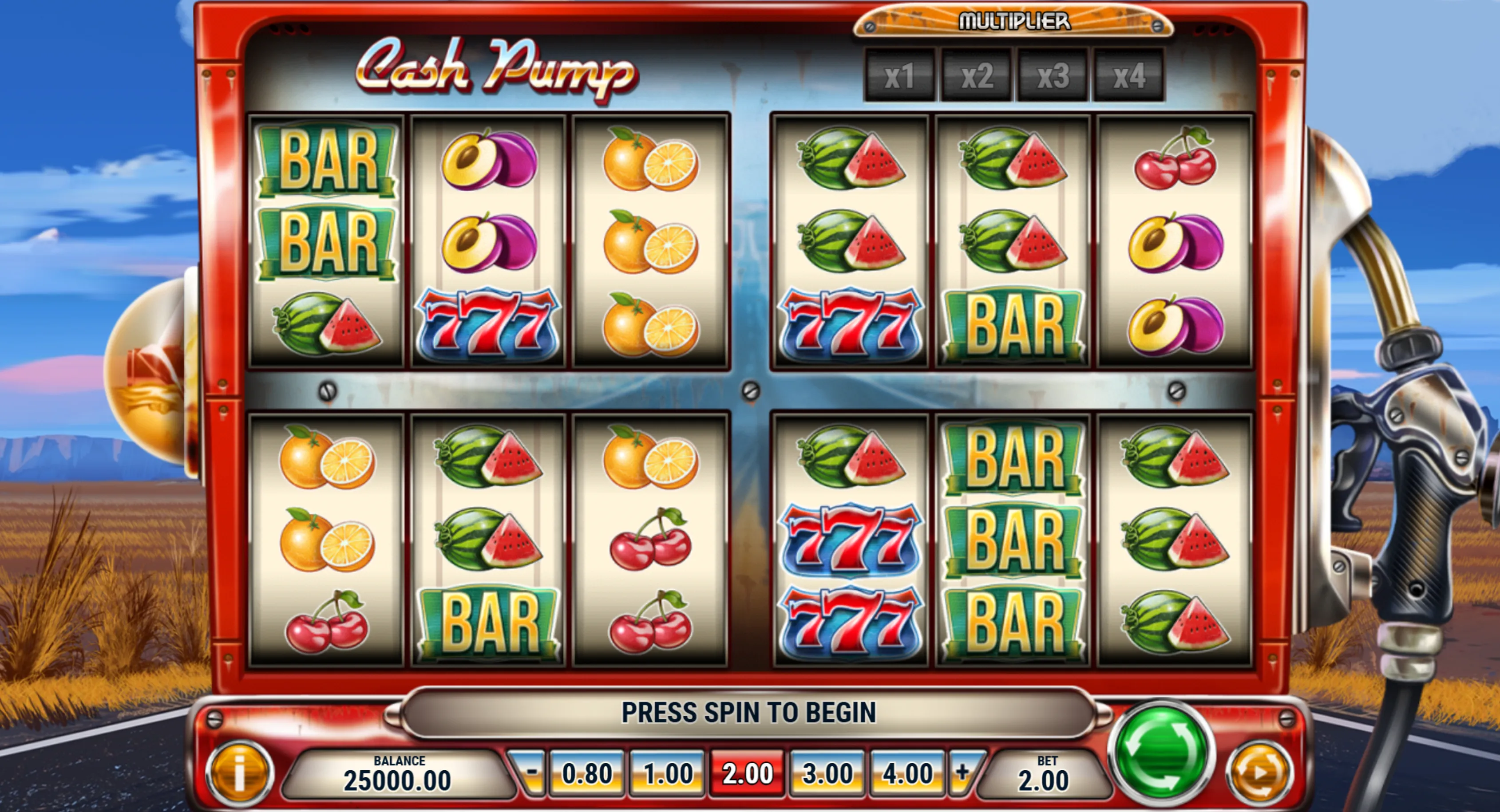Screen dimensions: 1500x812
Task: Increase the bet with the plus button
Action: pyautogui.click(x=962, y=773)
